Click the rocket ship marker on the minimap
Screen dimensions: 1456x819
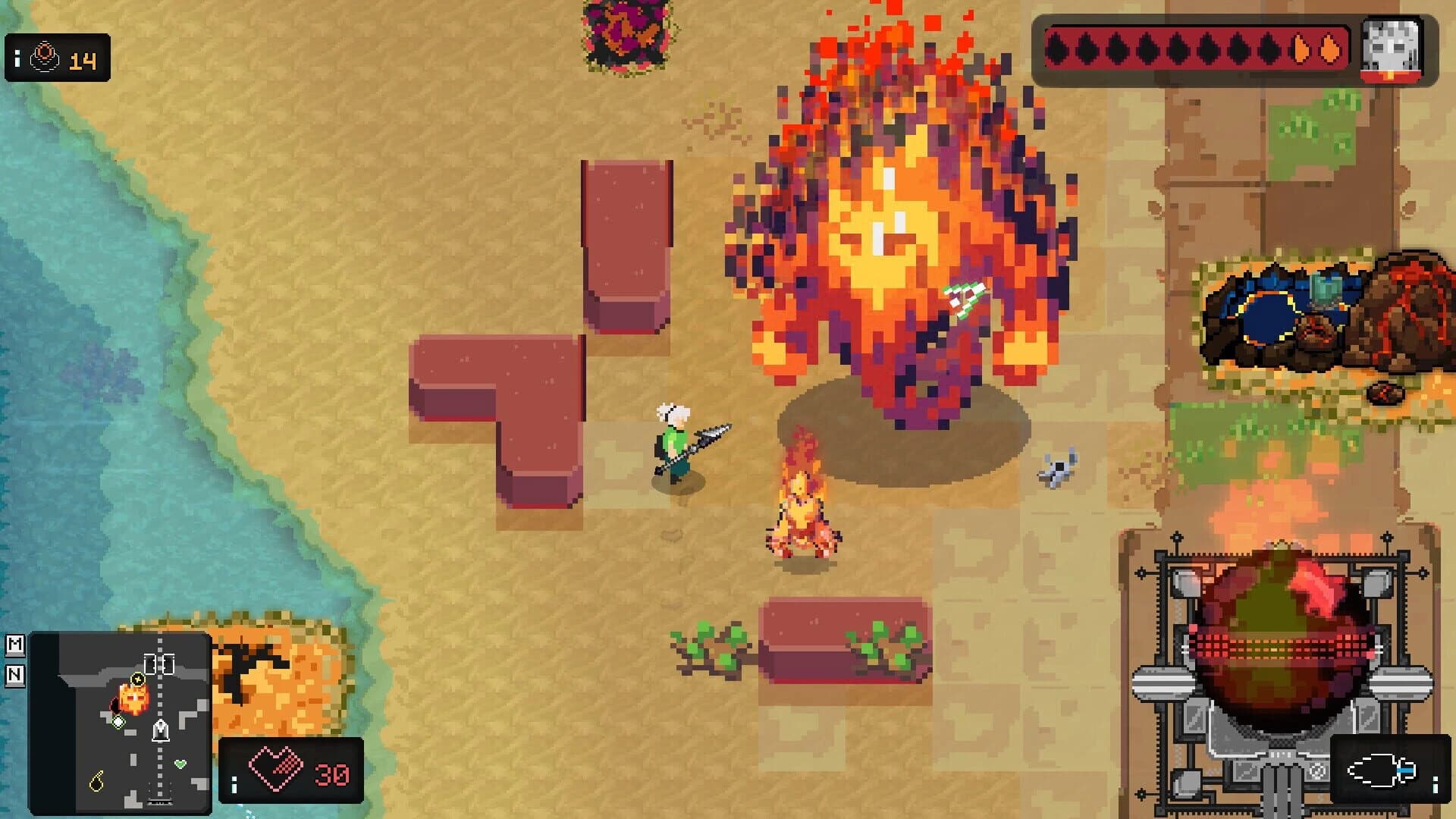160,730
